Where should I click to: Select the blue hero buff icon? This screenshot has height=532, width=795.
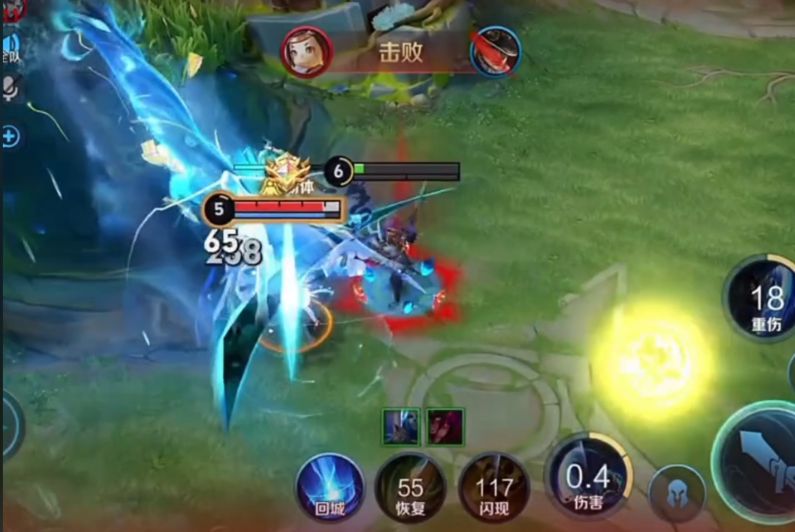pos(401,427)
